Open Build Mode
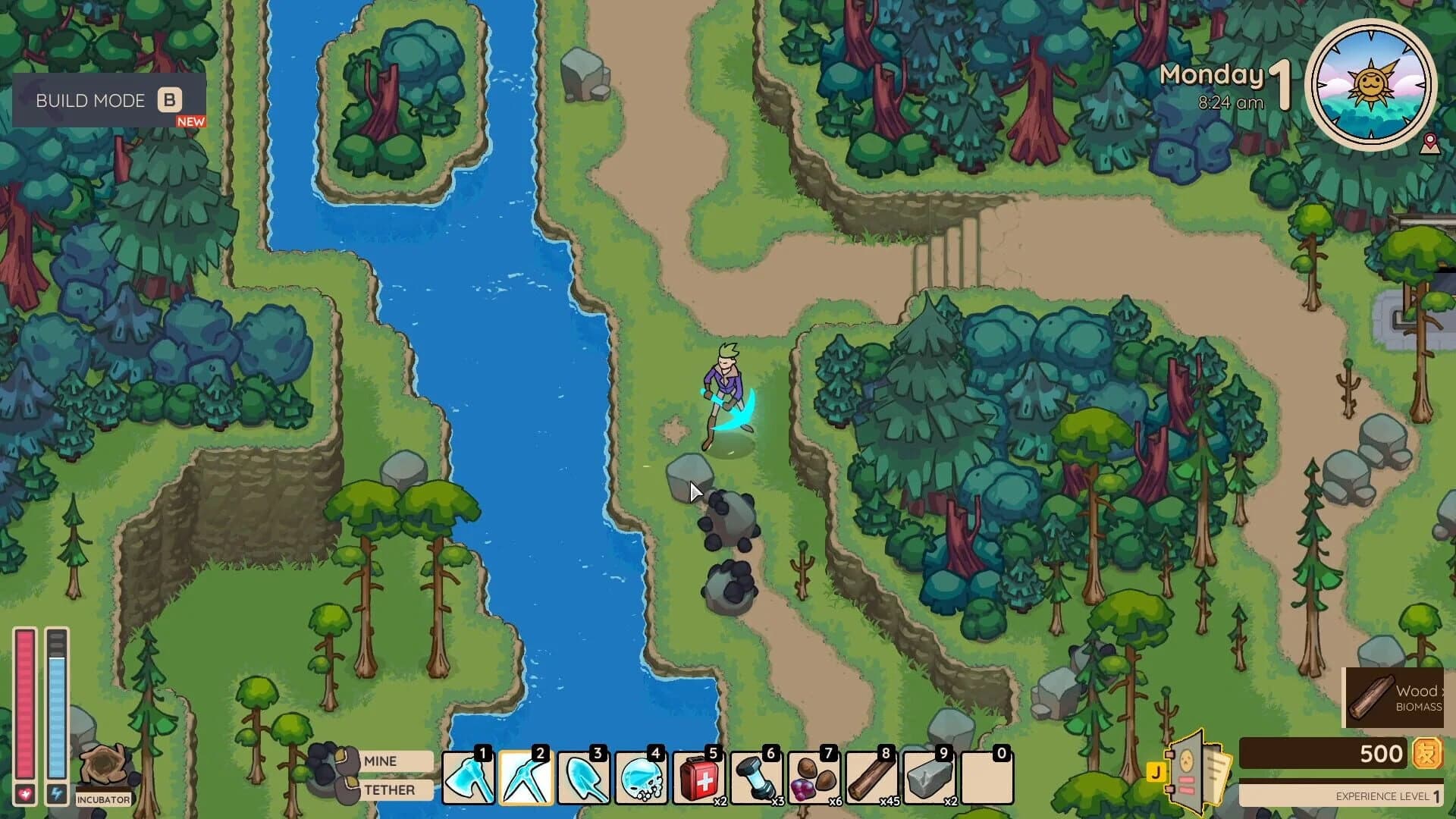Screen dimensions: 1456x819 [105, 101]
